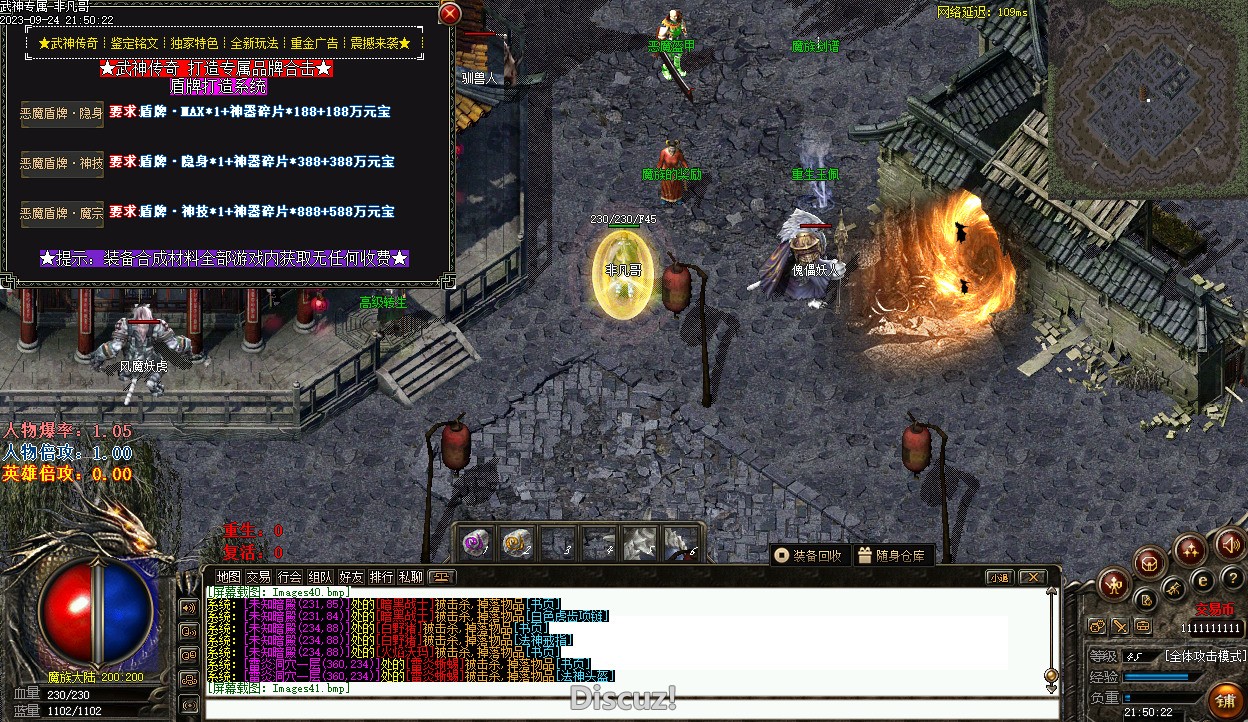Select the 地图 chat tab
1248x722 pixels.
(229, 577)
